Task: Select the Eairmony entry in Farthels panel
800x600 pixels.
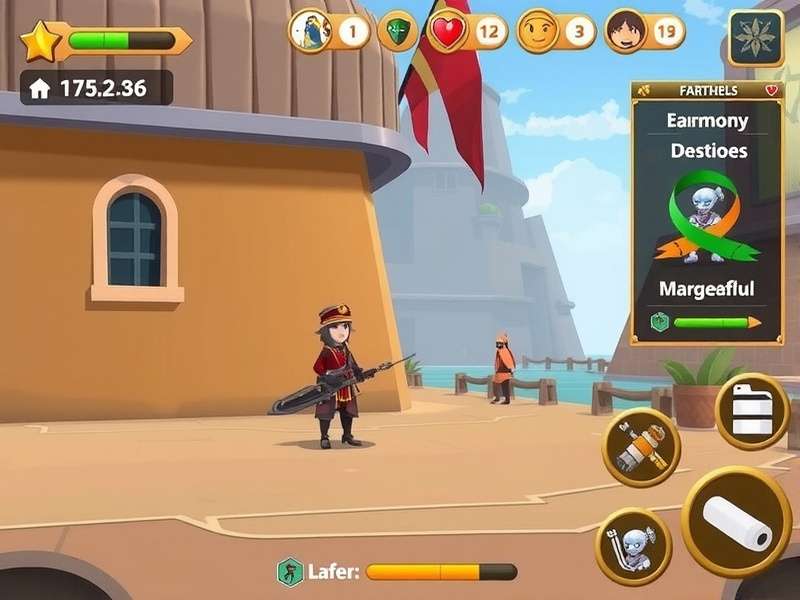Action: pos(707,121)
